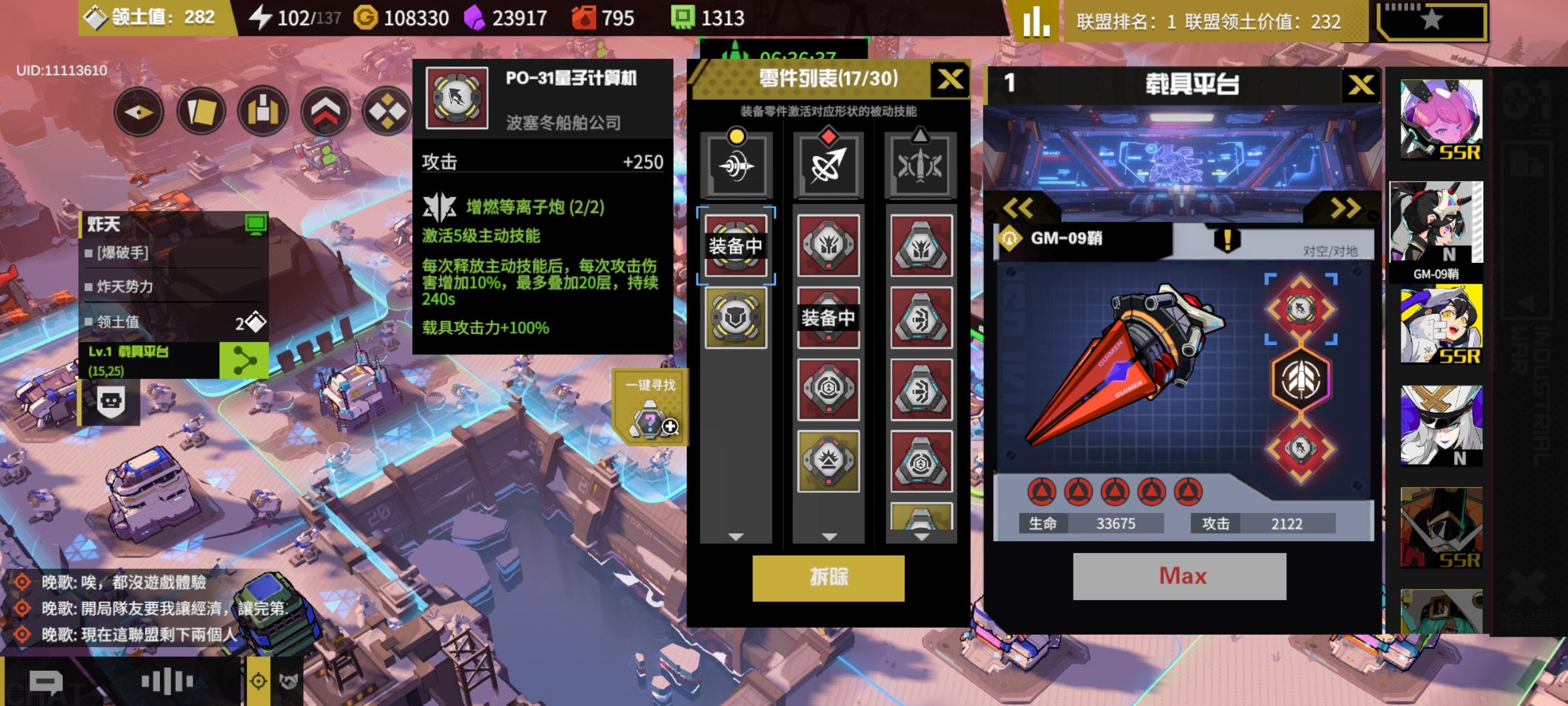Open the chat bubble icon at bottom left
The width and height of the screenshot is (1568, 706).
44,681
